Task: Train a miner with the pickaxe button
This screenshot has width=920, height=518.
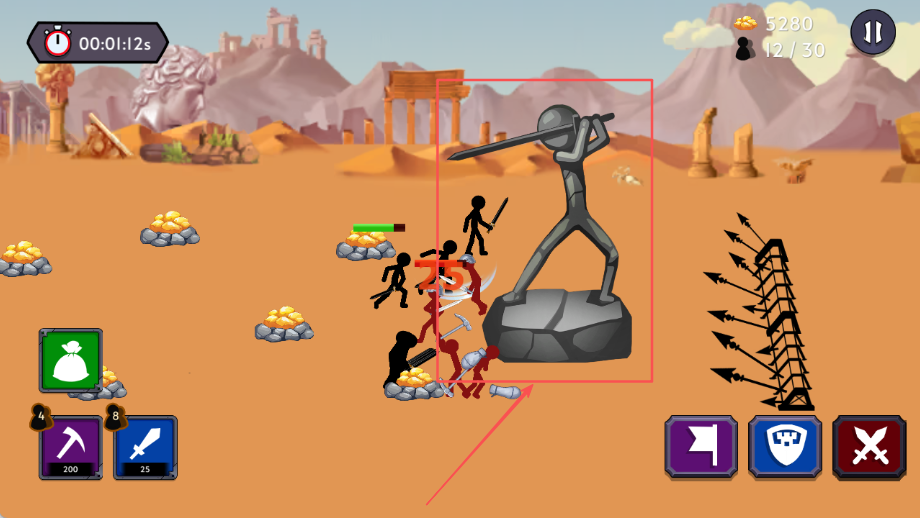Action: pos(71,447)
